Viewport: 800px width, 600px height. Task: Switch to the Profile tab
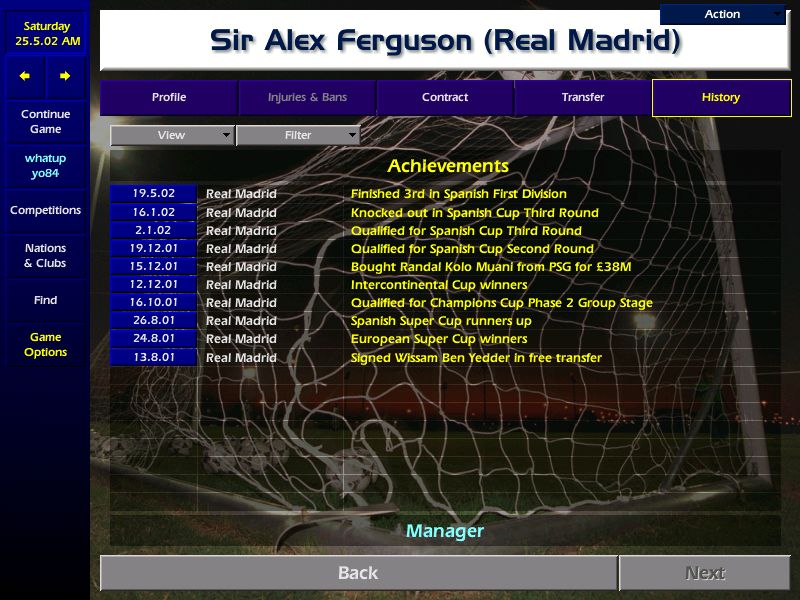(x=169, y=98)
